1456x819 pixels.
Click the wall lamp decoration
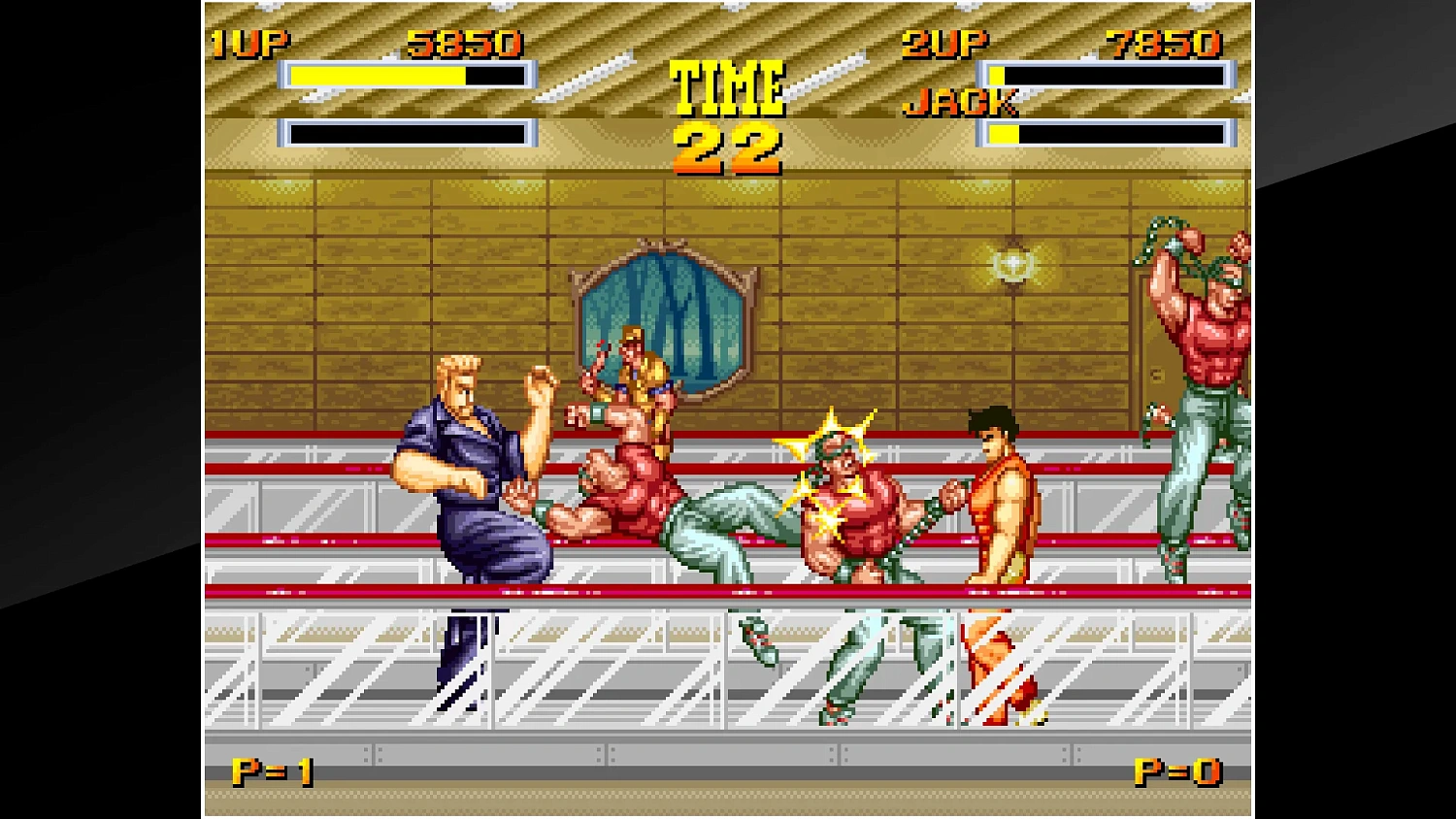click(x=1012, y=264)
